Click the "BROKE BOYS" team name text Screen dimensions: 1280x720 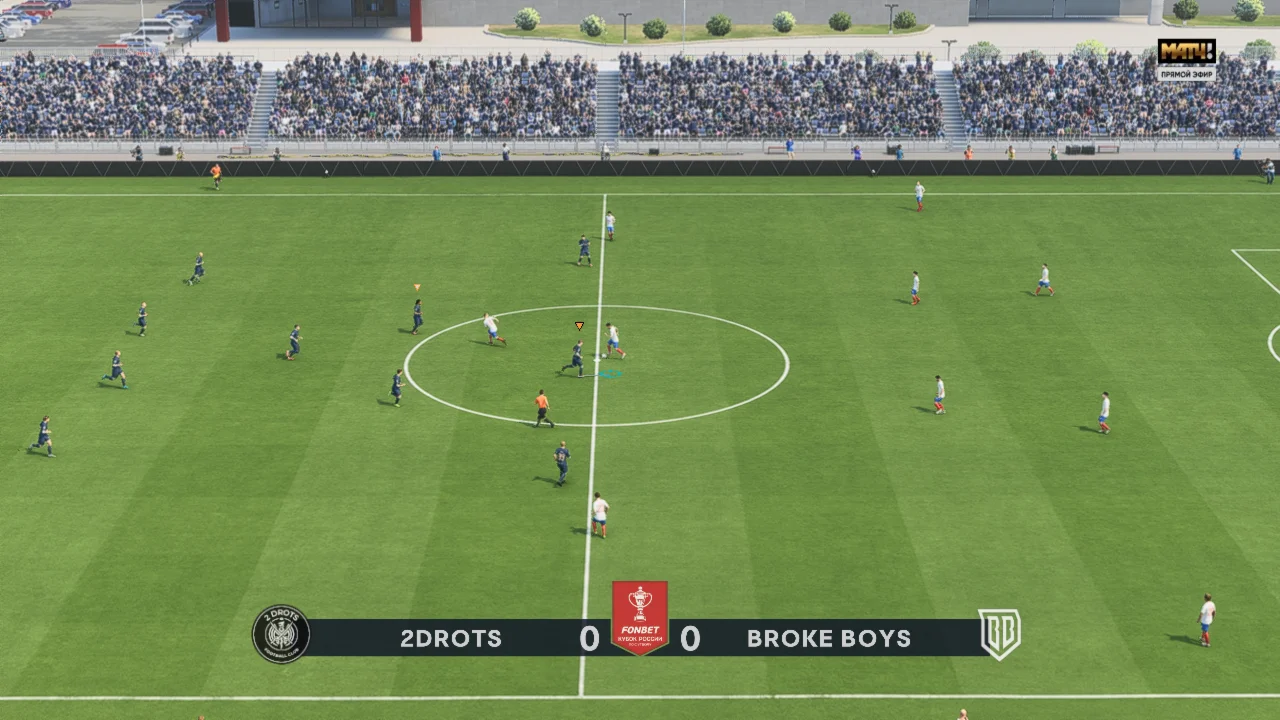tap(827, 638)
